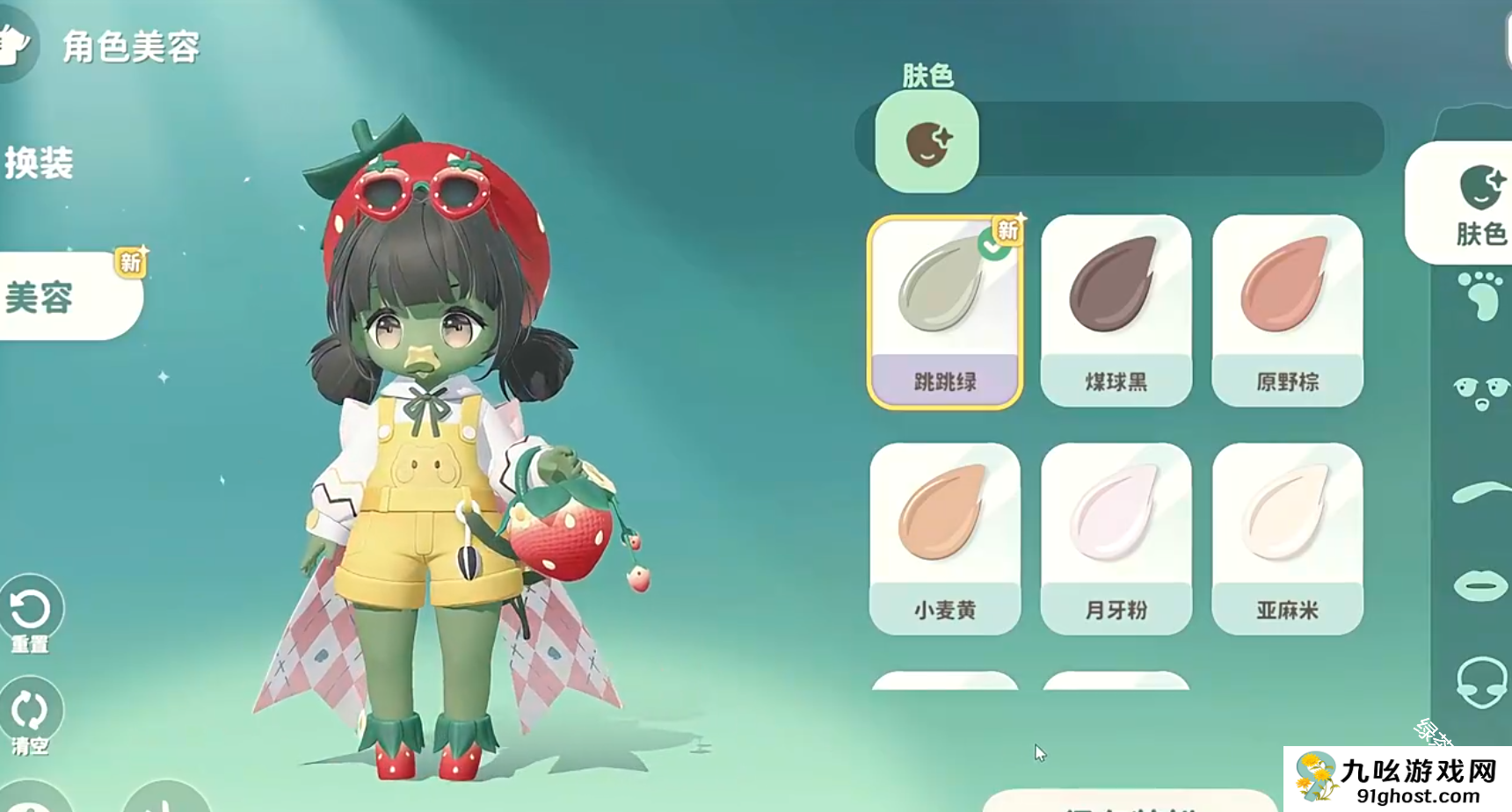Select the 跳跳绿 green skin tone

944,311
